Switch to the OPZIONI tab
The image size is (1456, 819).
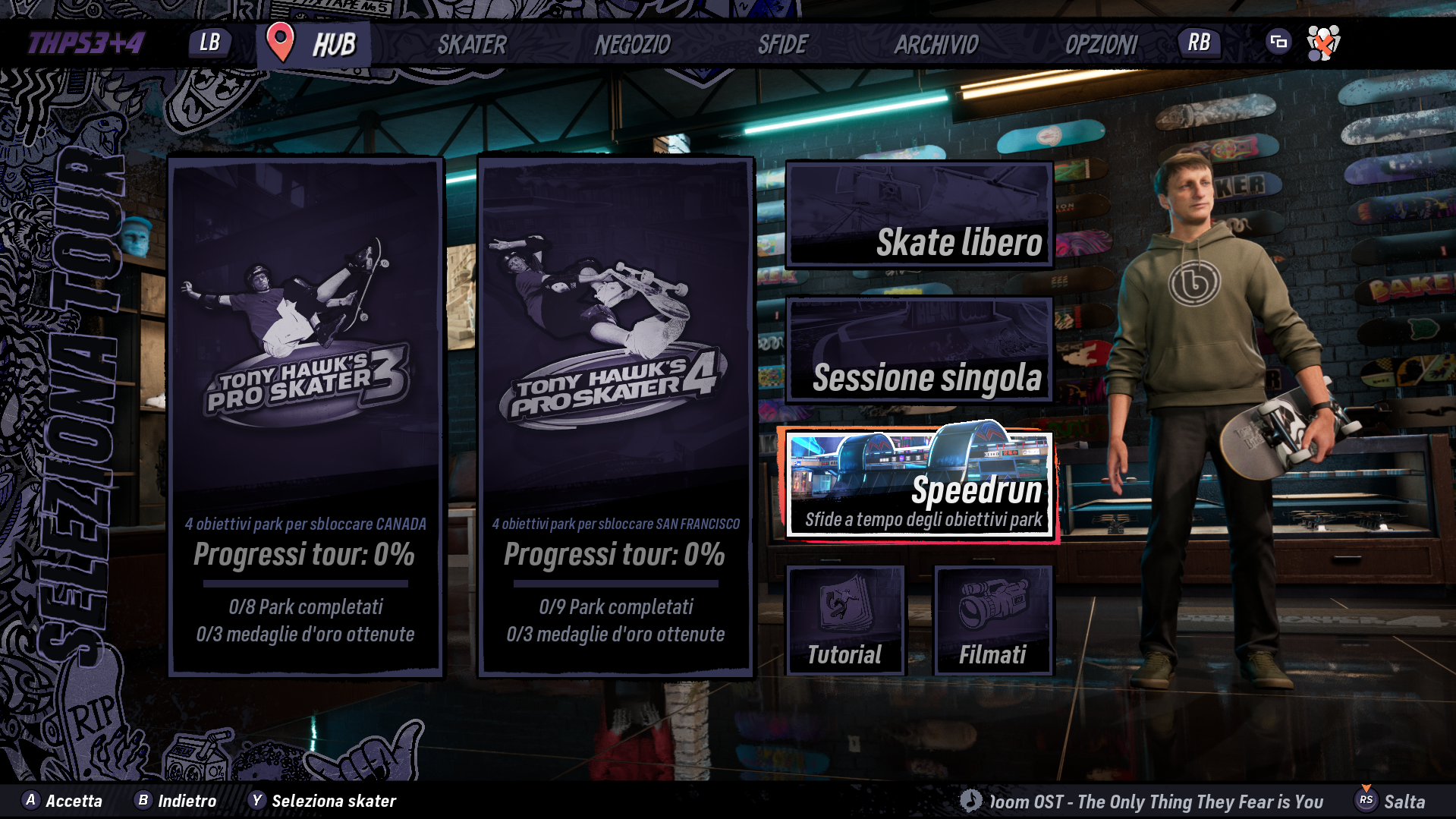tap(1101, 45)
